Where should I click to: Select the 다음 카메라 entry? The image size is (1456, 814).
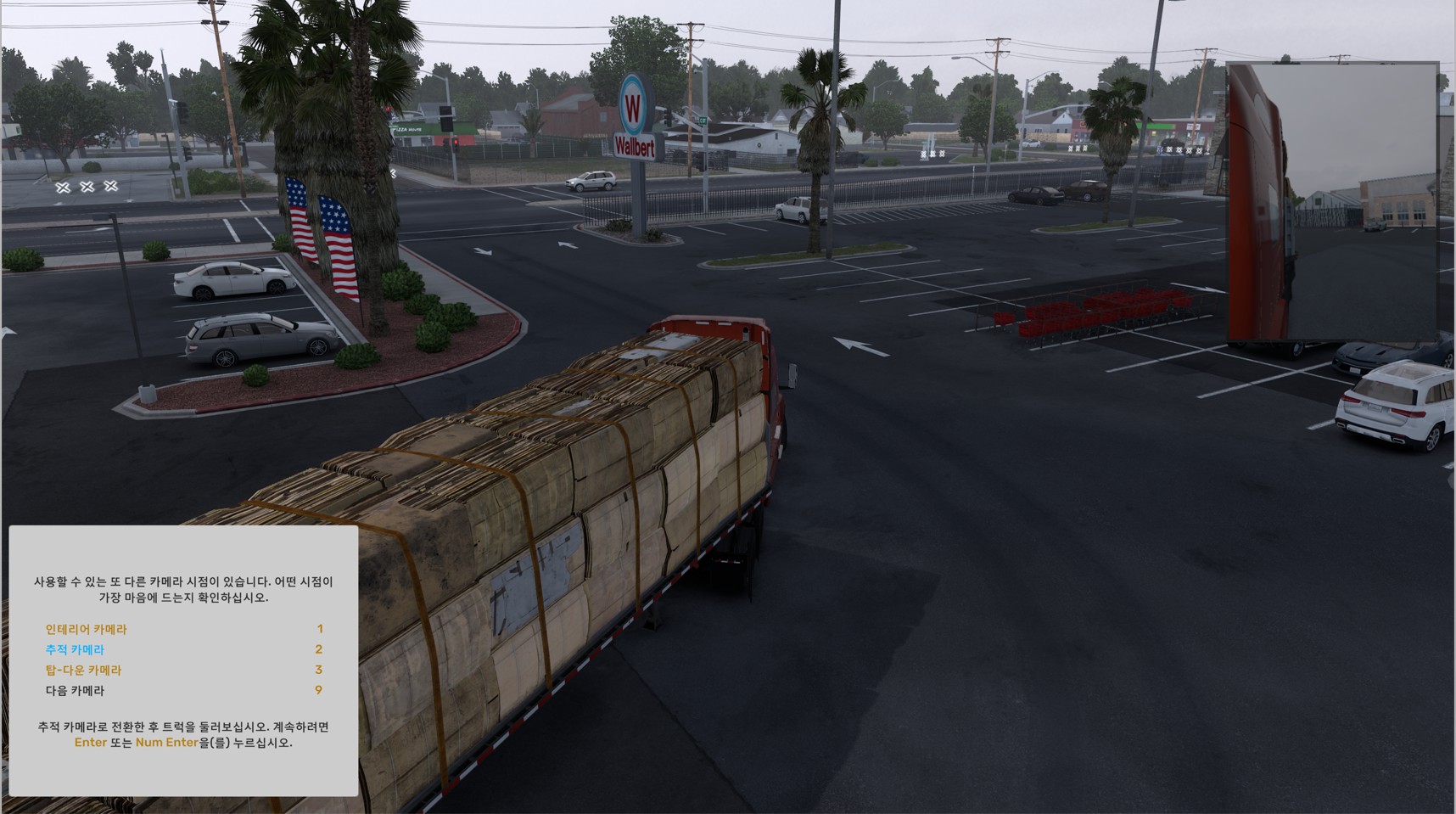coord(75,690)
